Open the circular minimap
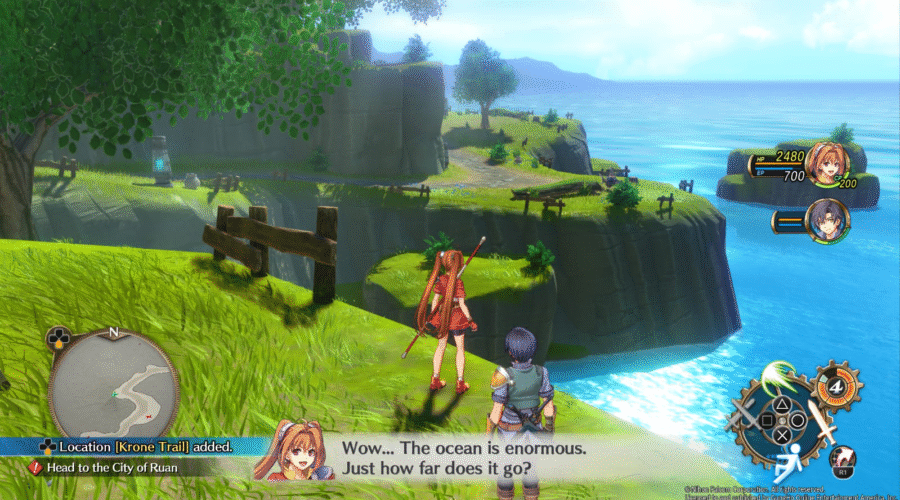This screenshot has width=900, height=500. tap(113, 385)
